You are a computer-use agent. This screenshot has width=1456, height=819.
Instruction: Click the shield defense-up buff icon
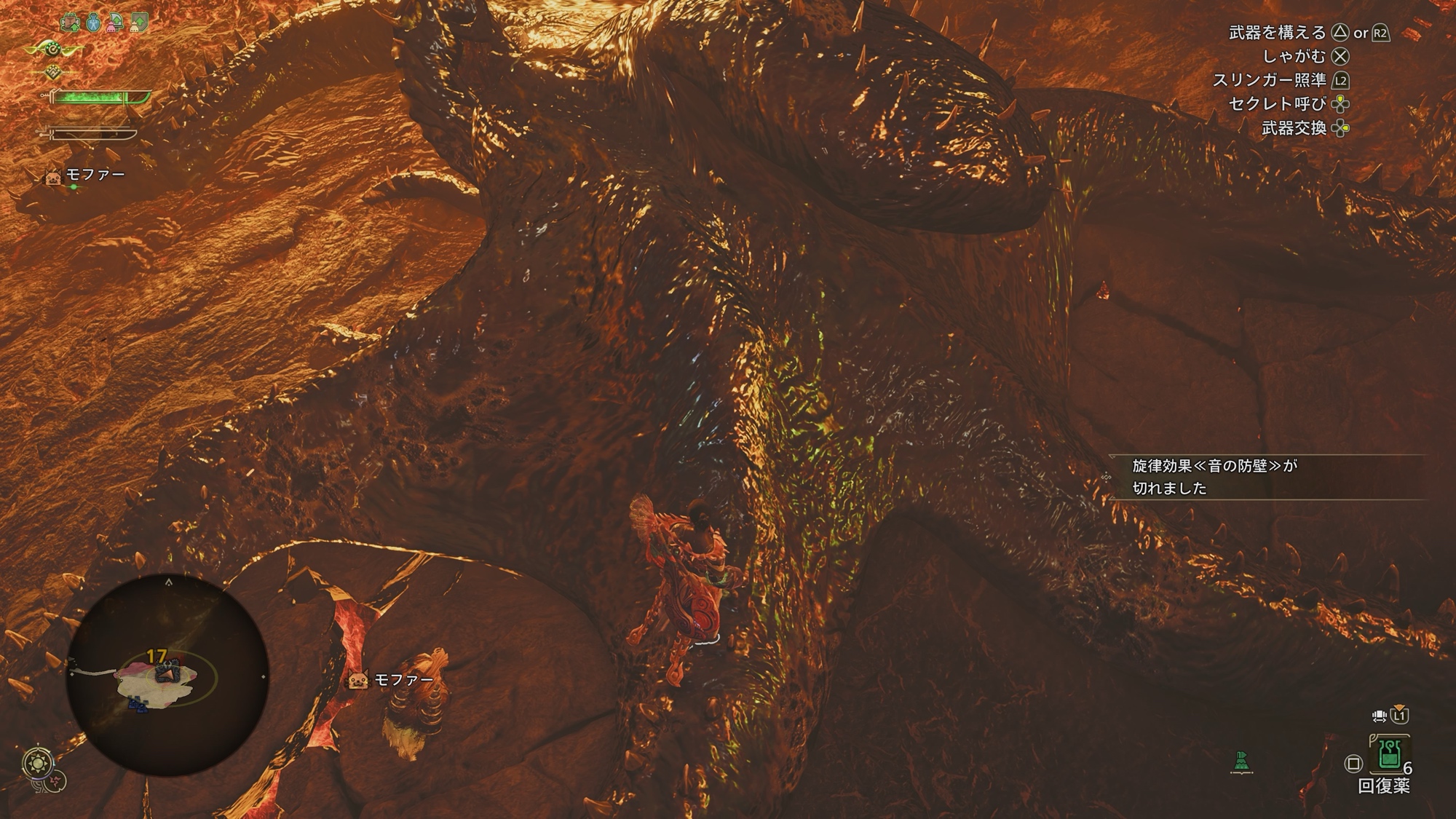pyautogui.click(x=138, y=23)
